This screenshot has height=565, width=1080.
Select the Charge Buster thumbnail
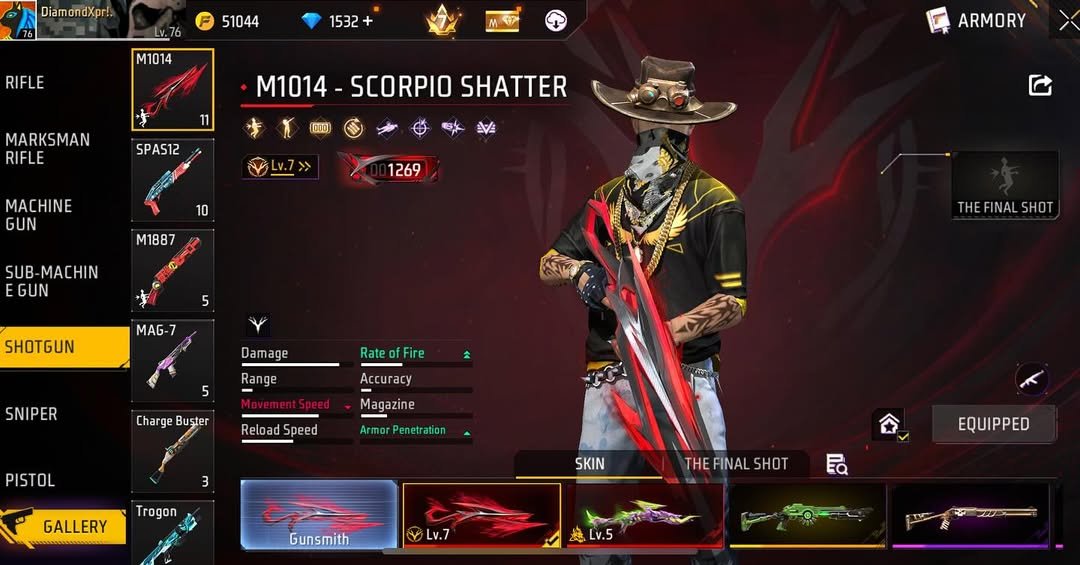click(x=172, y=451)
